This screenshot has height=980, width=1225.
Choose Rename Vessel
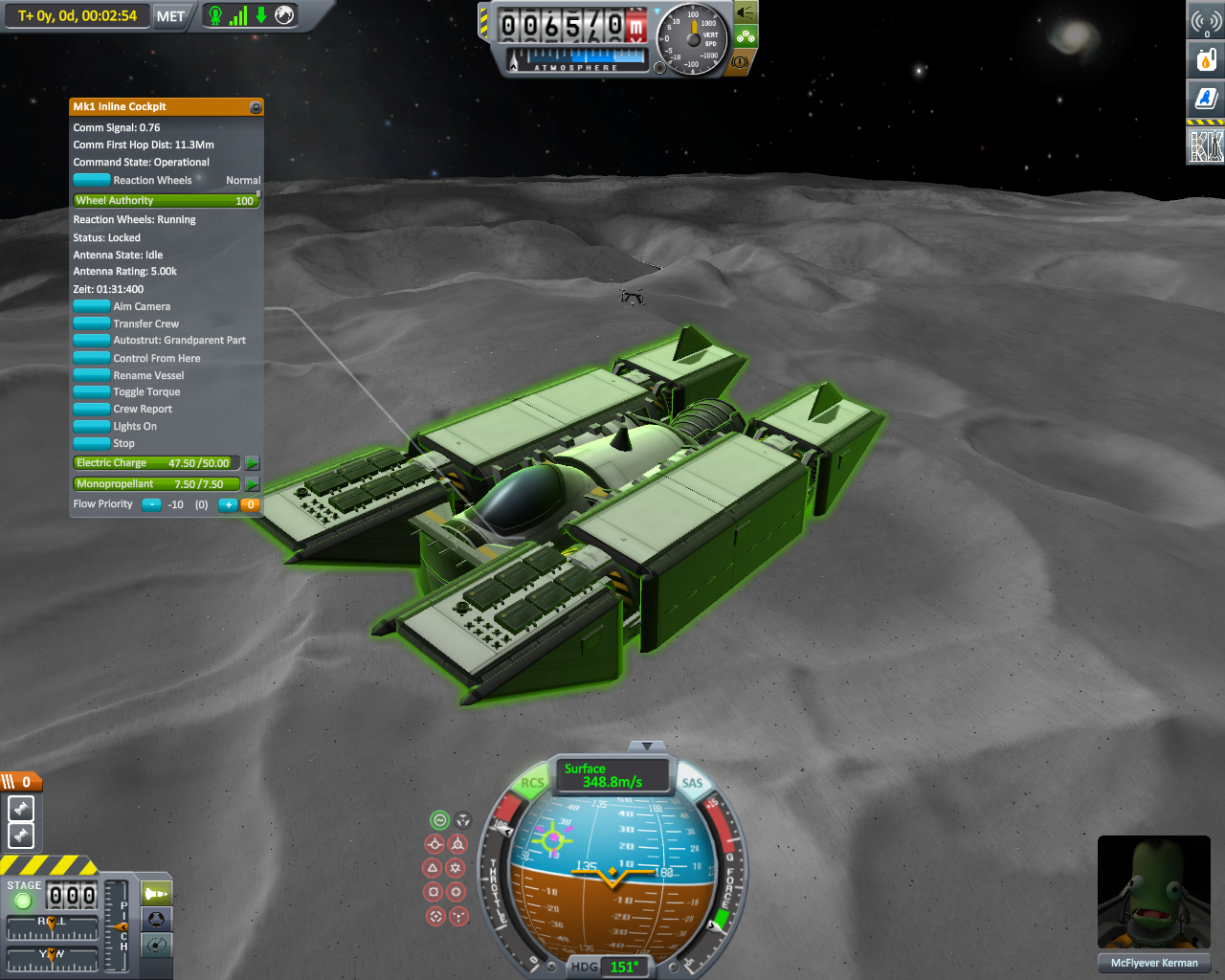coord(92,375)
